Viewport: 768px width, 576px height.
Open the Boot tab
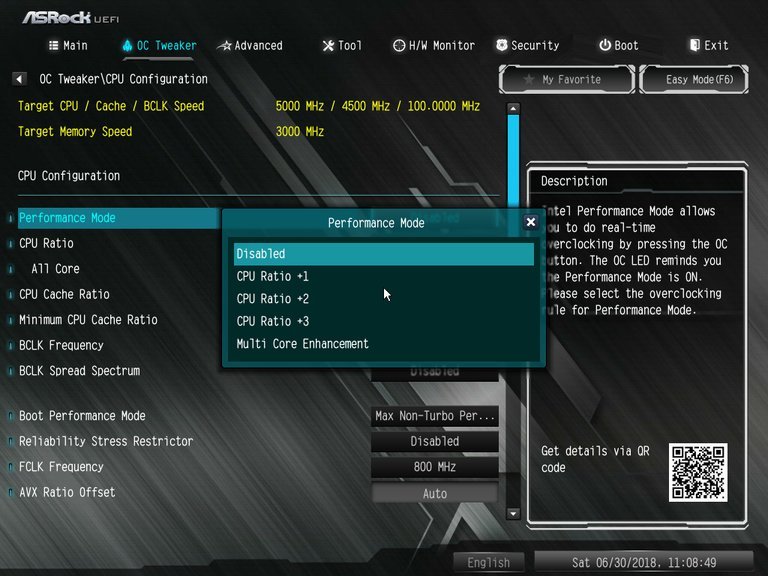[618, 45]
